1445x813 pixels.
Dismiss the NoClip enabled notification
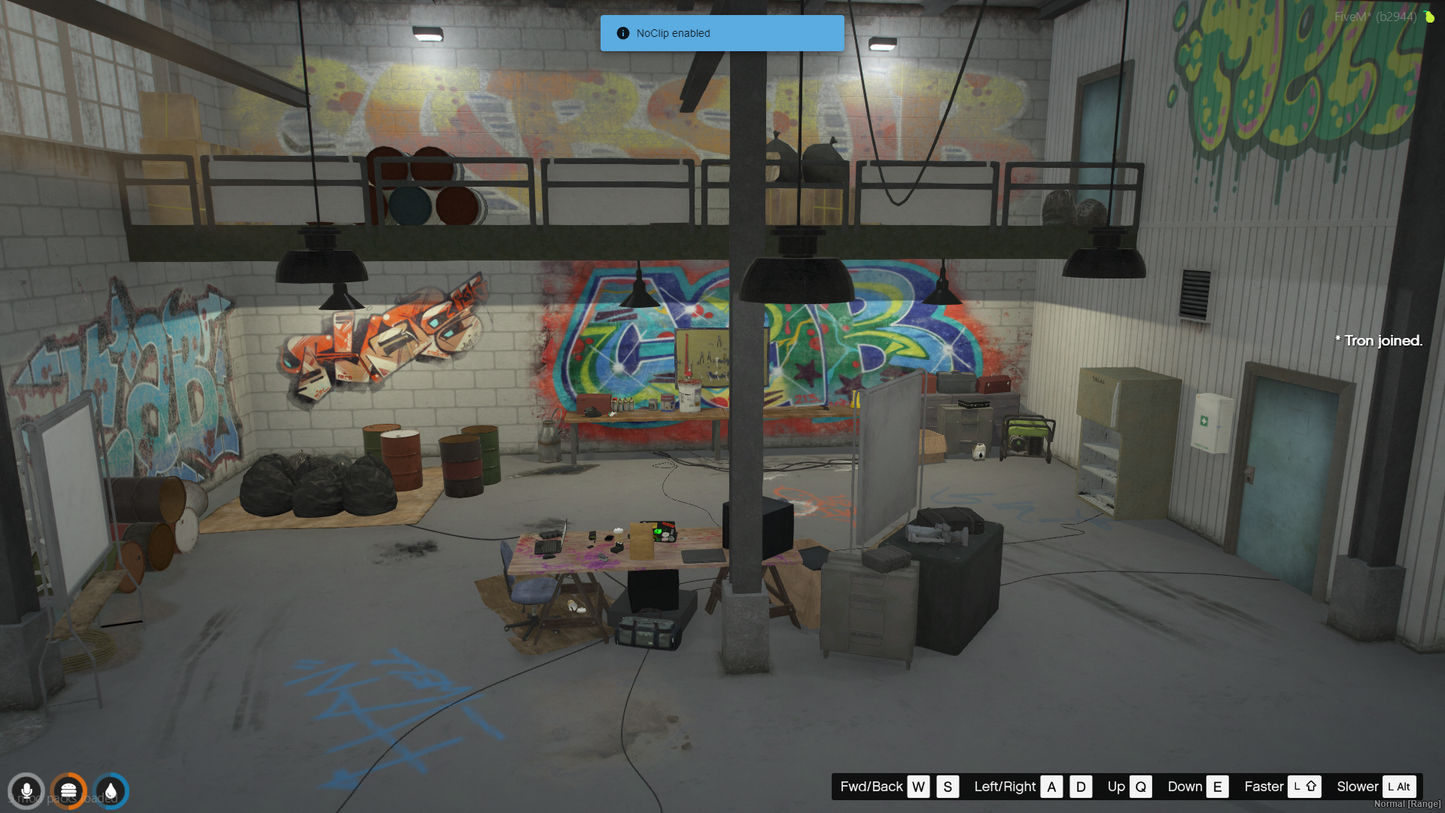(721, 33)
